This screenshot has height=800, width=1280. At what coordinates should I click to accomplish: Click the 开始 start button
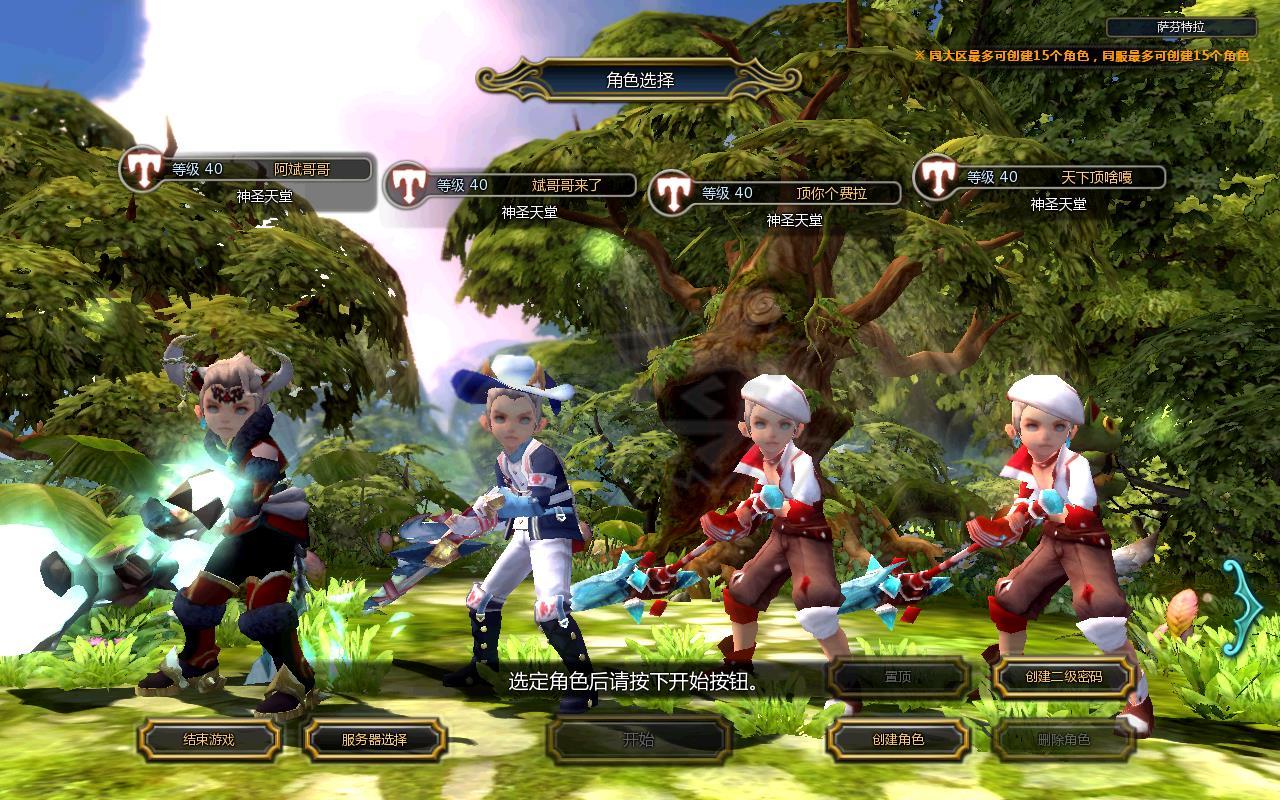[x=638, y=740]
